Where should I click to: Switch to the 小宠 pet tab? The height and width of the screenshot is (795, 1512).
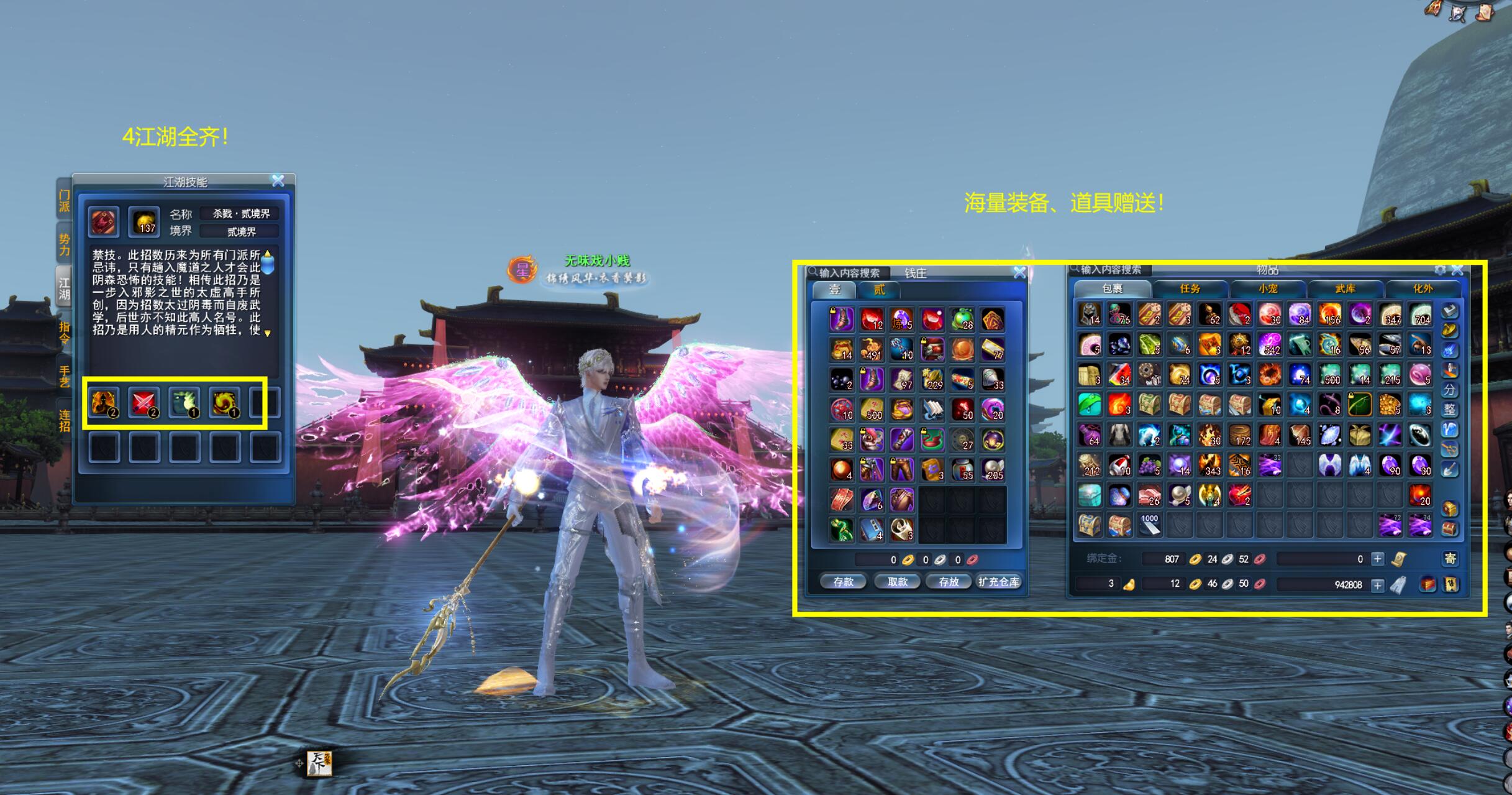tap(1267, 288)
